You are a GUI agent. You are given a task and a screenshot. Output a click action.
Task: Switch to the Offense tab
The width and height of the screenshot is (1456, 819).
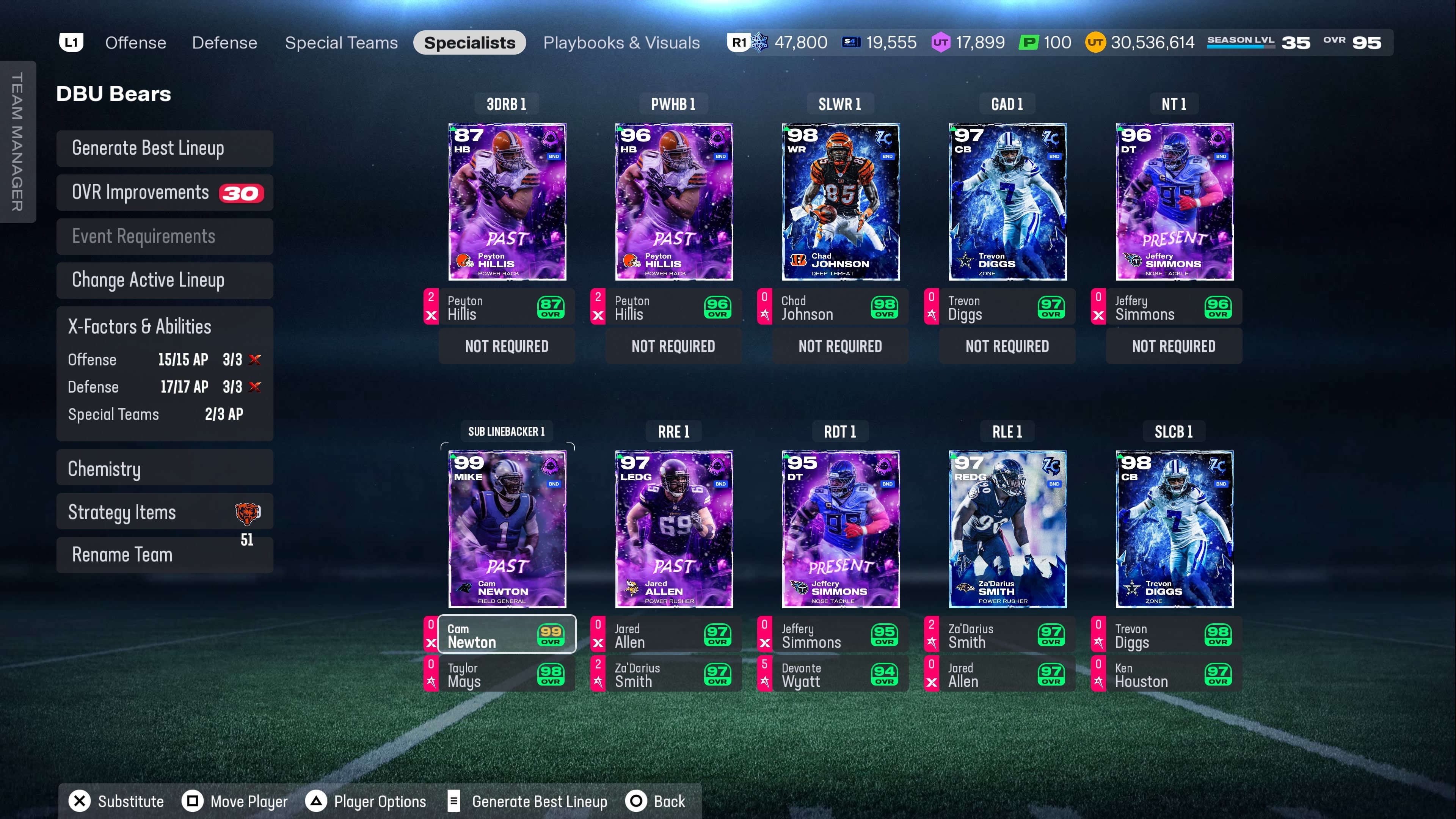136,43
